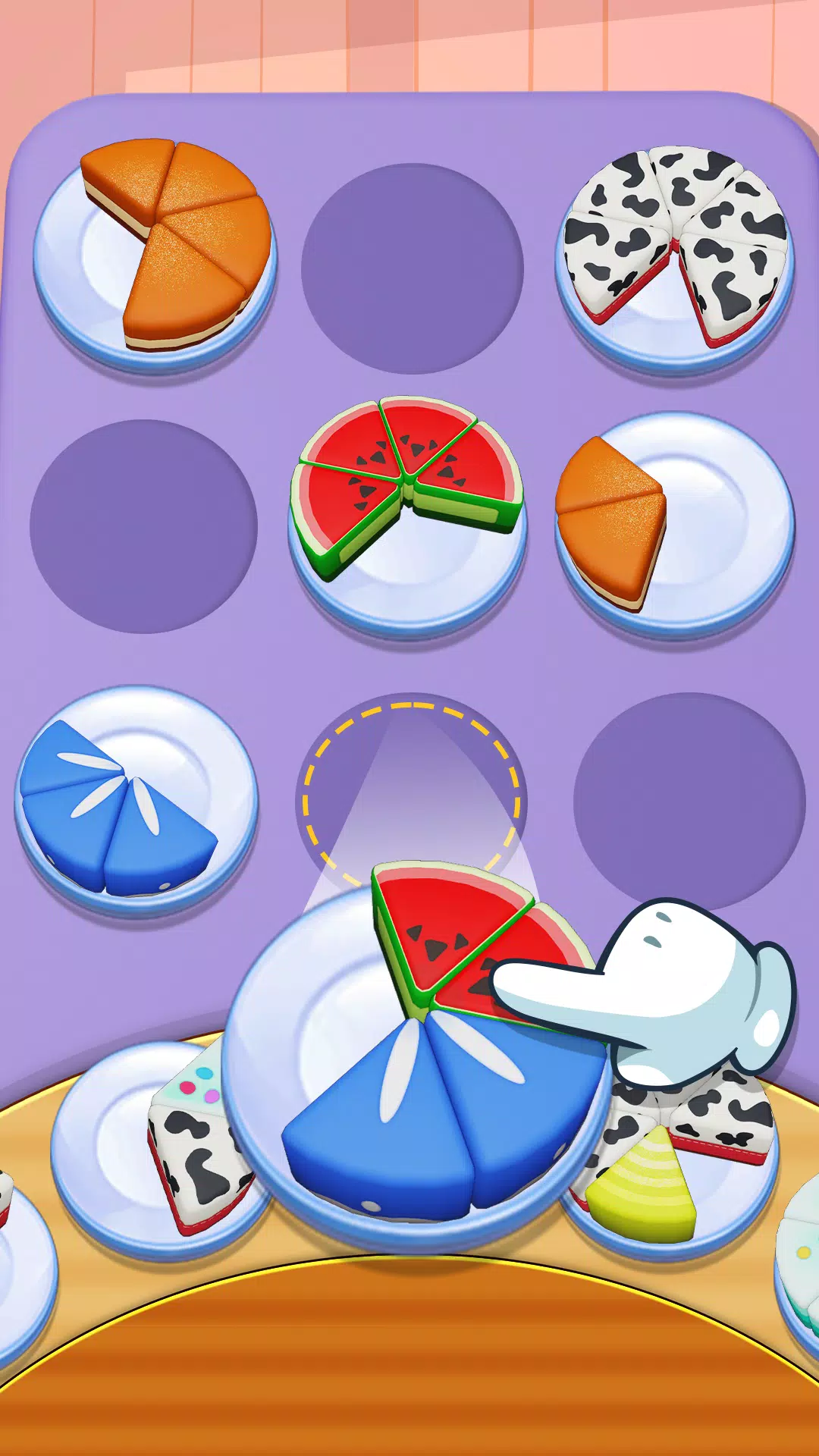The image size is (819, 1456).
Task: Pick the board plate with only blue slices
Action: (136, 800)
